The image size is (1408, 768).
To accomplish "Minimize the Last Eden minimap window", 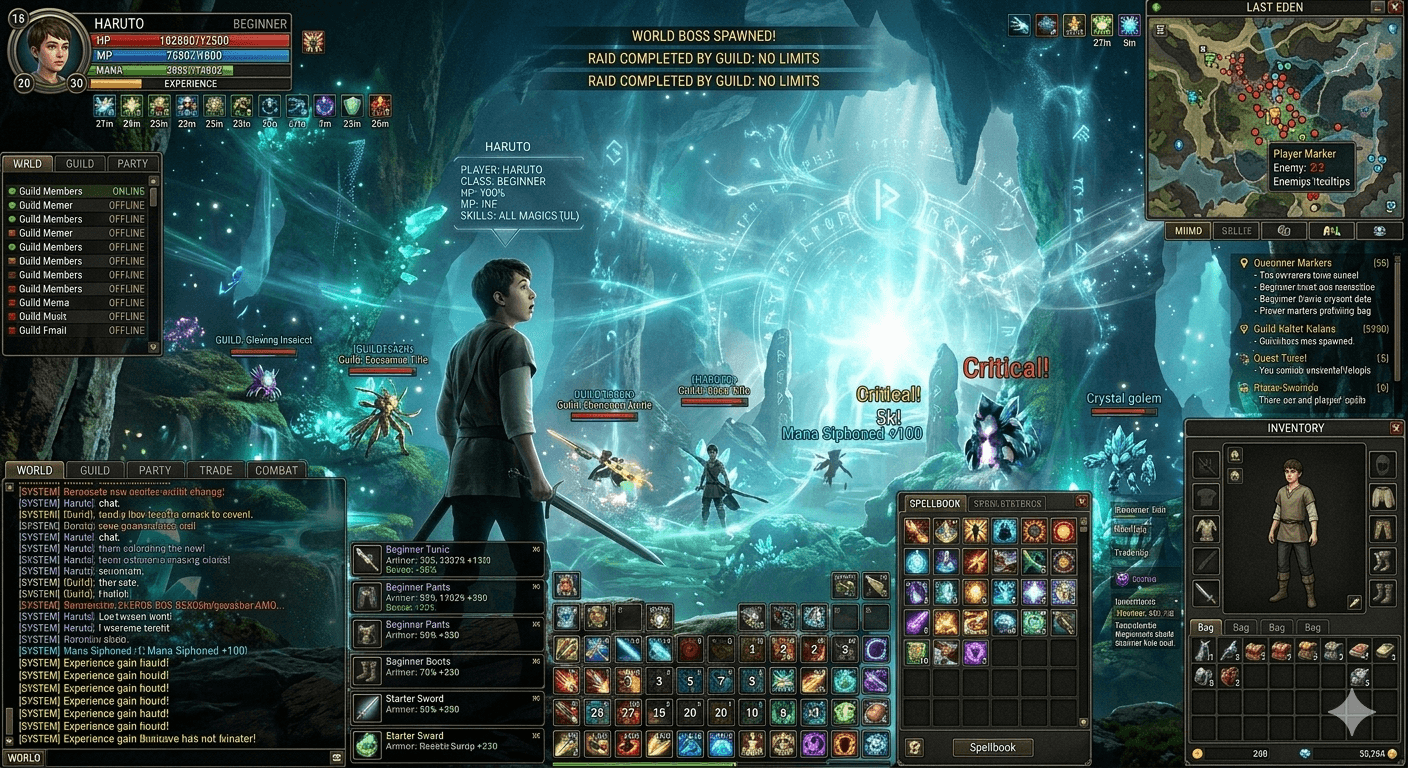I will click(1378, 7).
